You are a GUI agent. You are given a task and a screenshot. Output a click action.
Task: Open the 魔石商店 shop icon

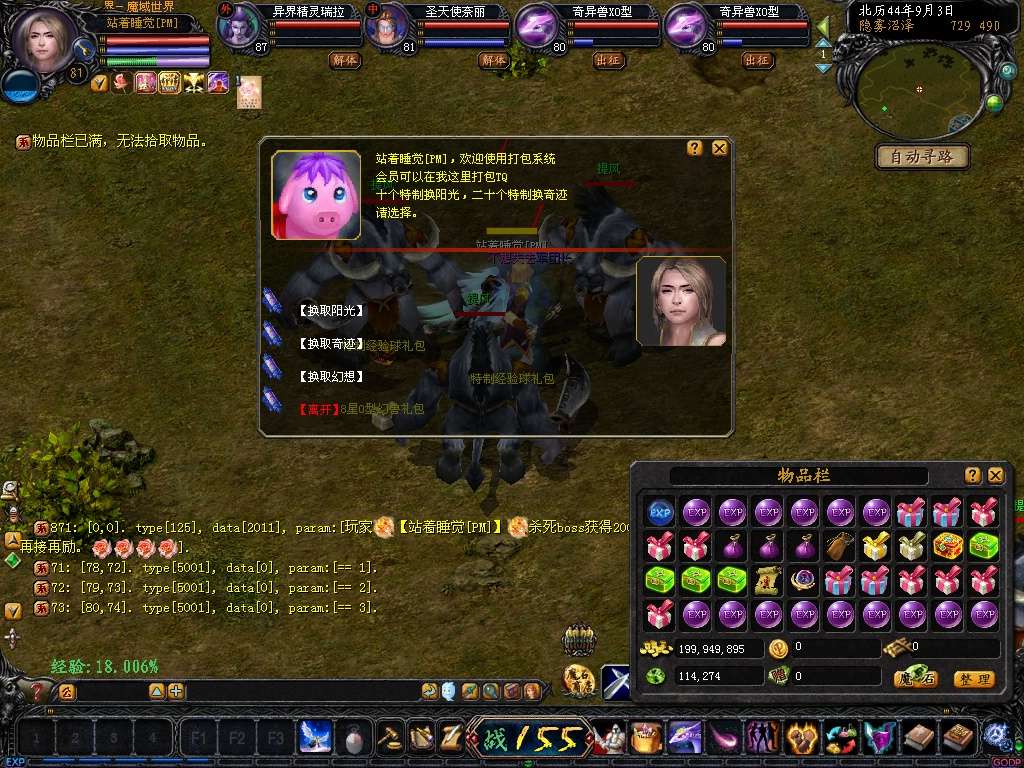pos(579,681)
